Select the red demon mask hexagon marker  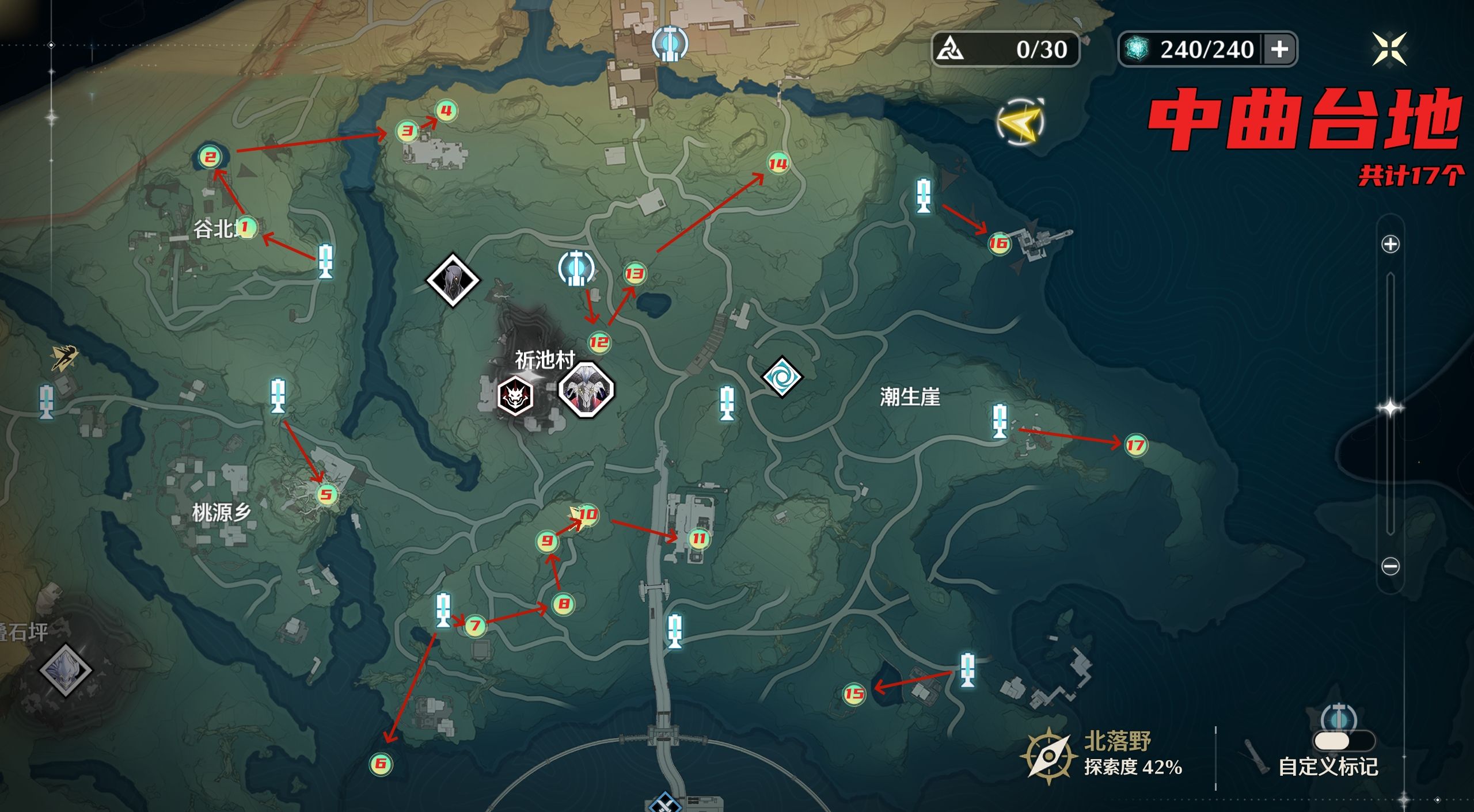[515, 395]
